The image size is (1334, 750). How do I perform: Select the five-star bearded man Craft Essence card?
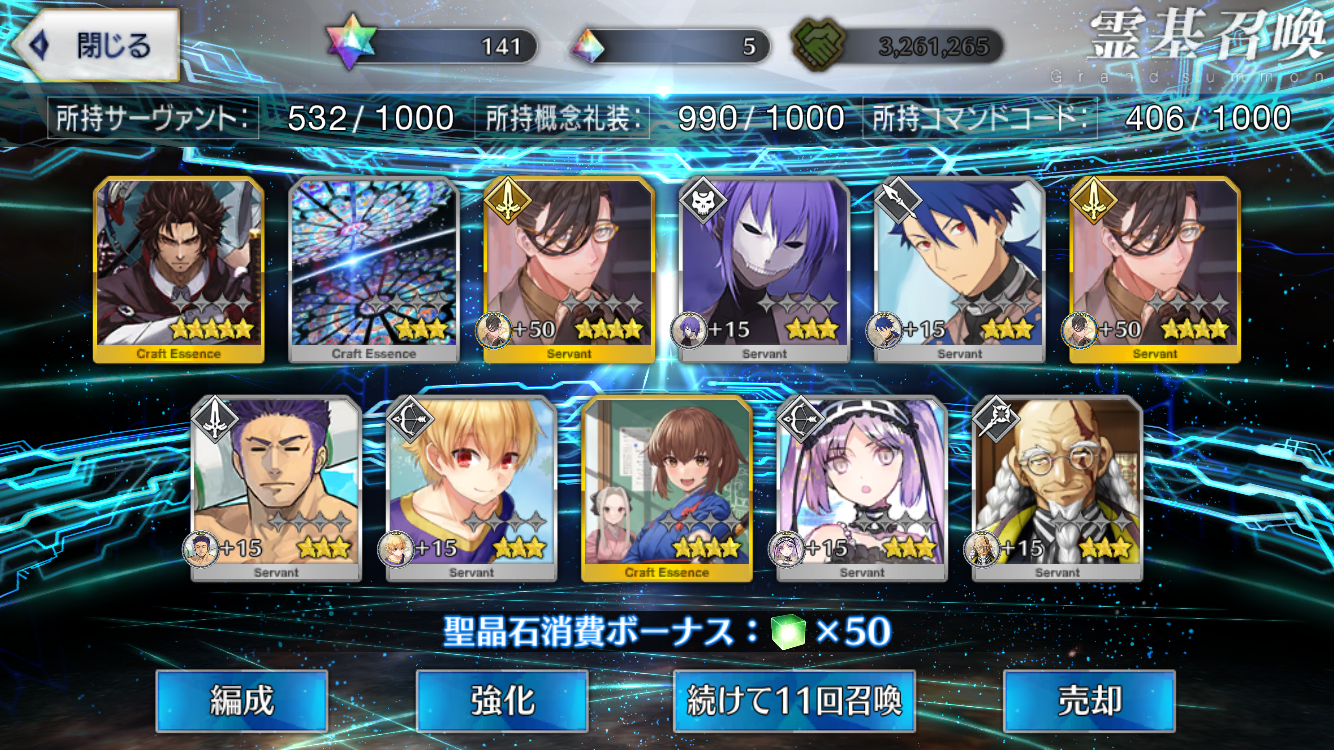coord(179,268)
